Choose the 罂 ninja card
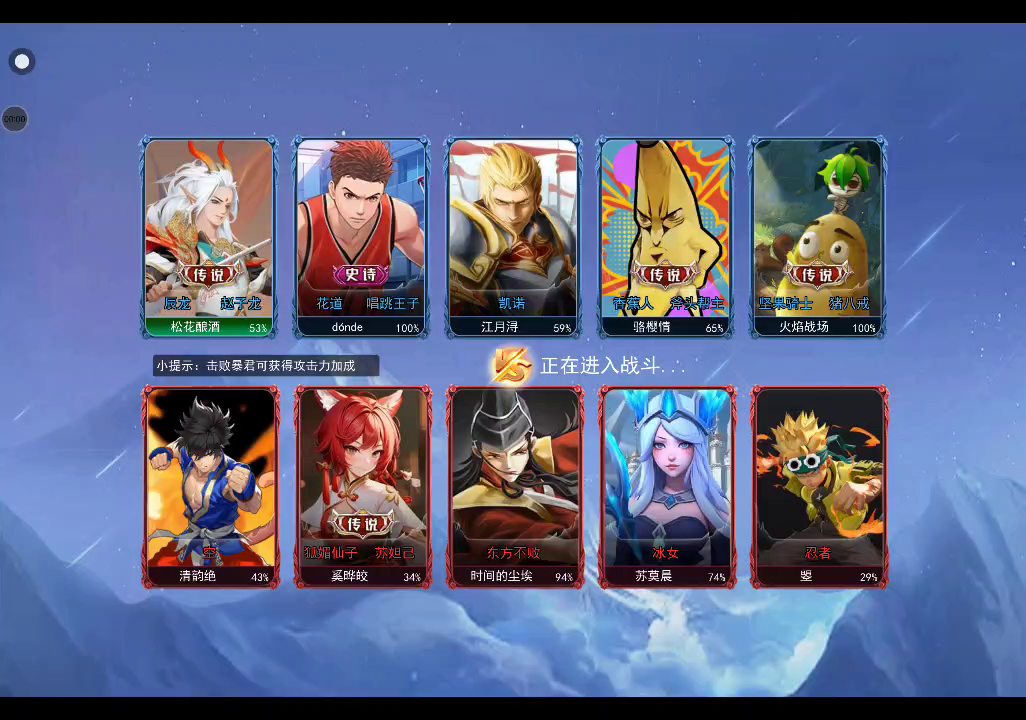 pyautogui.click(x=820, y=485)
